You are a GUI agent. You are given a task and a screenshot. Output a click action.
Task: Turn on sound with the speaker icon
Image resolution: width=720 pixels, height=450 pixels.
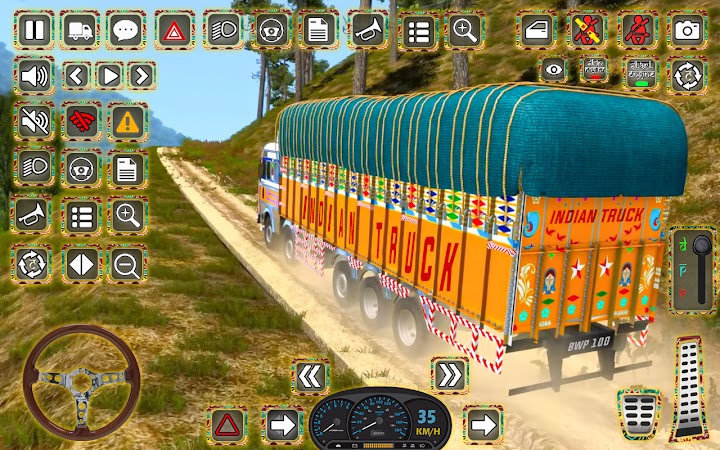tap(34, 75)
